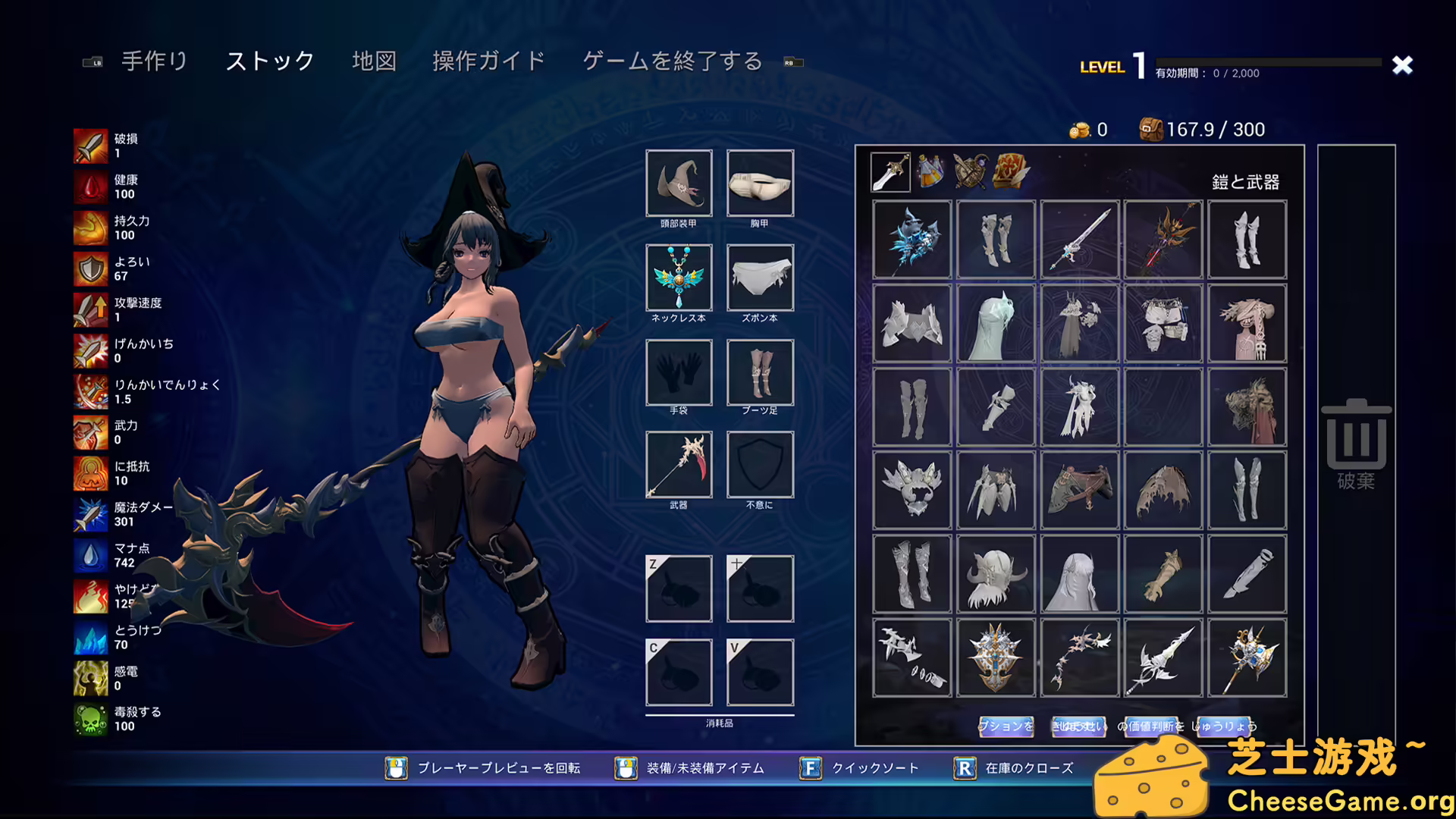Switch to the potions inventory category

click(x=930, y=171)
